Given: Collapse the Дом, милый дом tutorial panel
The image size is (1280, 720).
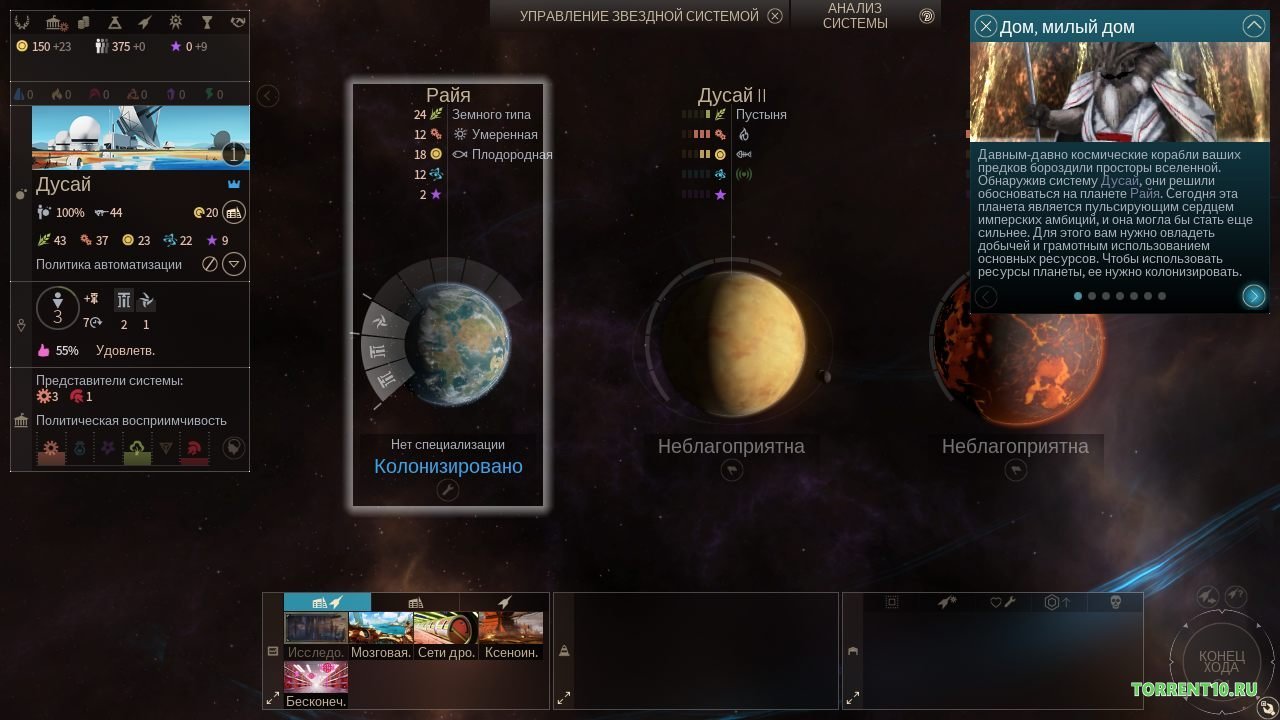Looking at the screenshot, I should click(1255, 26).
